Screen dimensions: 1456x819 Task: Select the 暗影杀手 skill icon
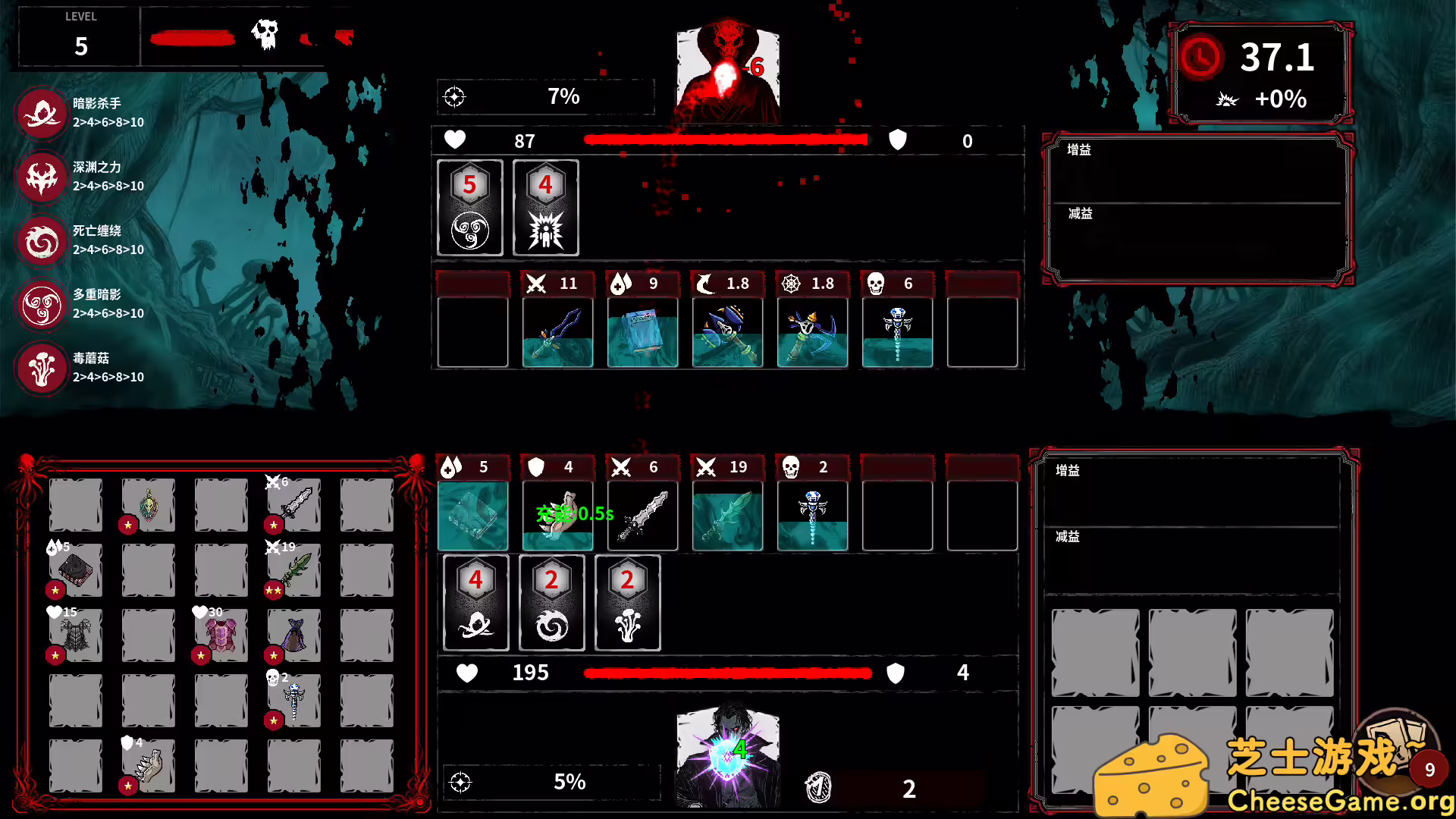(42, 114)
